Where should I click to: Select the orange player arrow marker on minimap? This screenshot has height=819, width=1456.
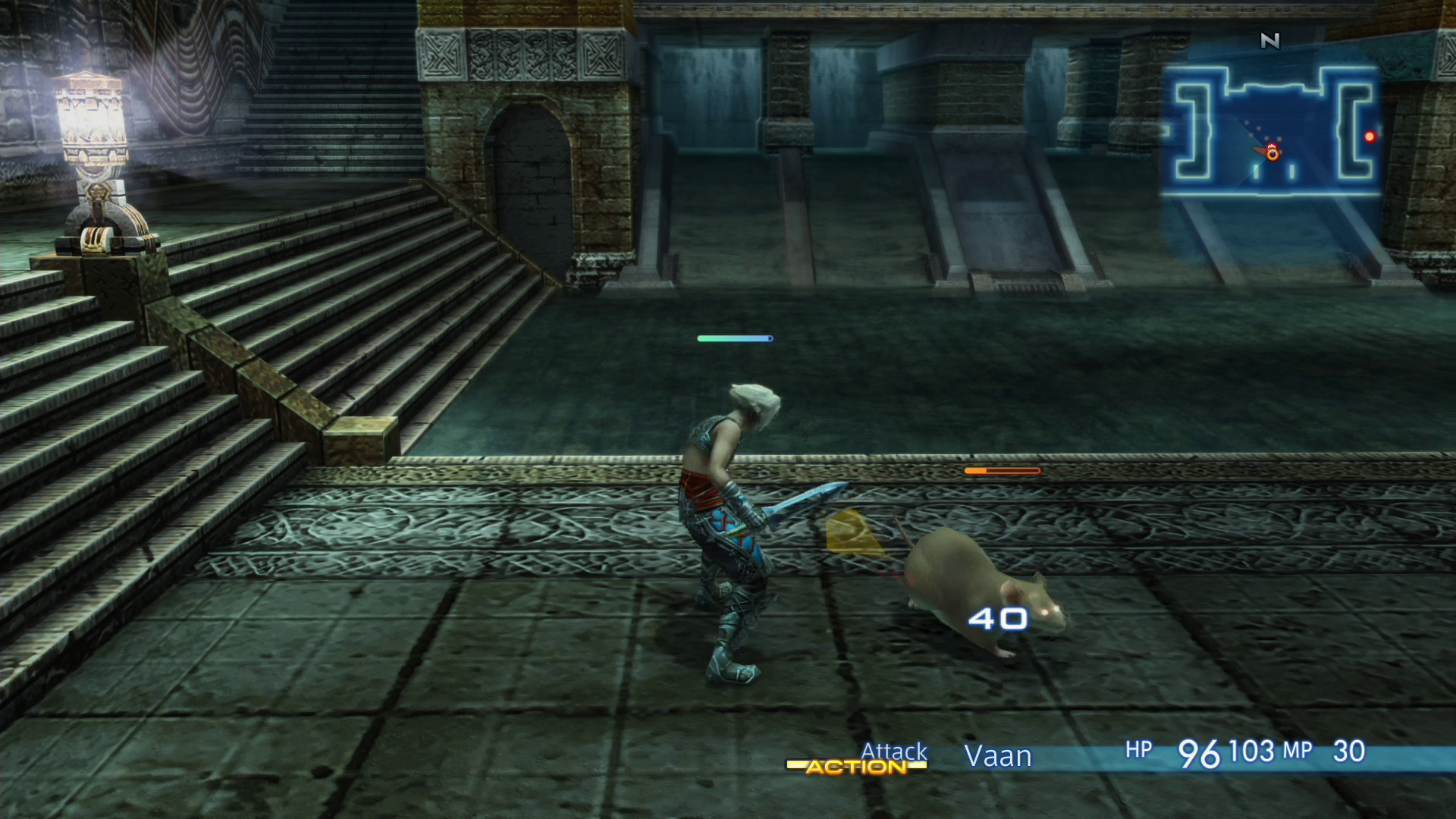(1272, 152)
